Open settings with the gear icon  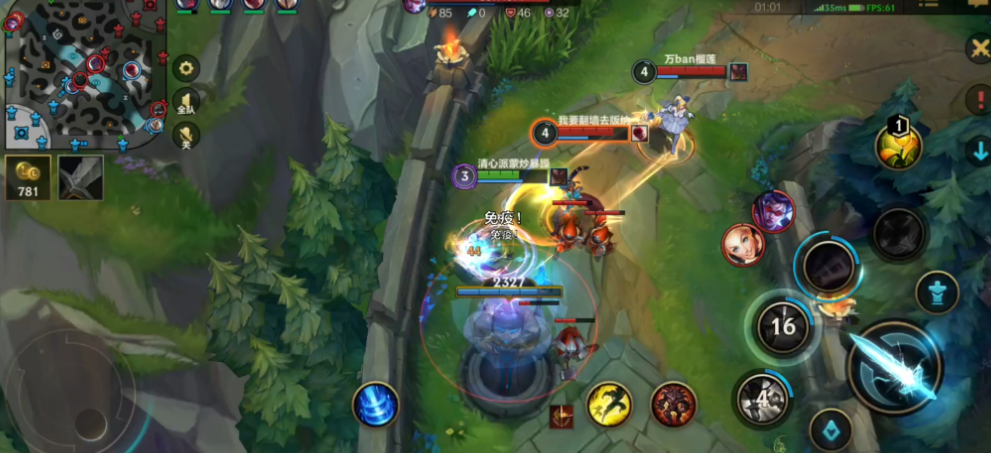(186, 68)
